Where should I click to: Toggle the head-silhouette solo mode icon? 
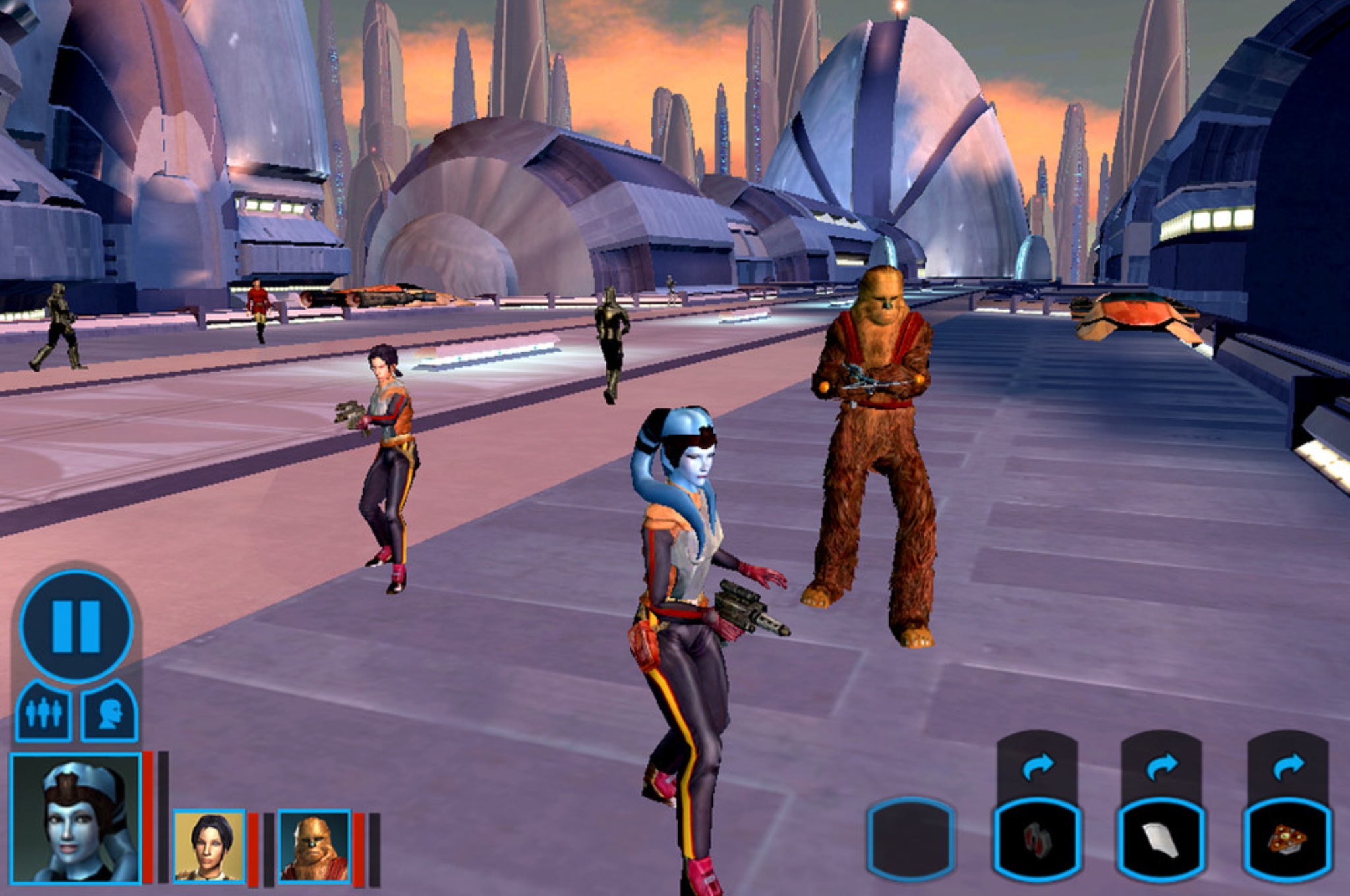tap(110, 712)
